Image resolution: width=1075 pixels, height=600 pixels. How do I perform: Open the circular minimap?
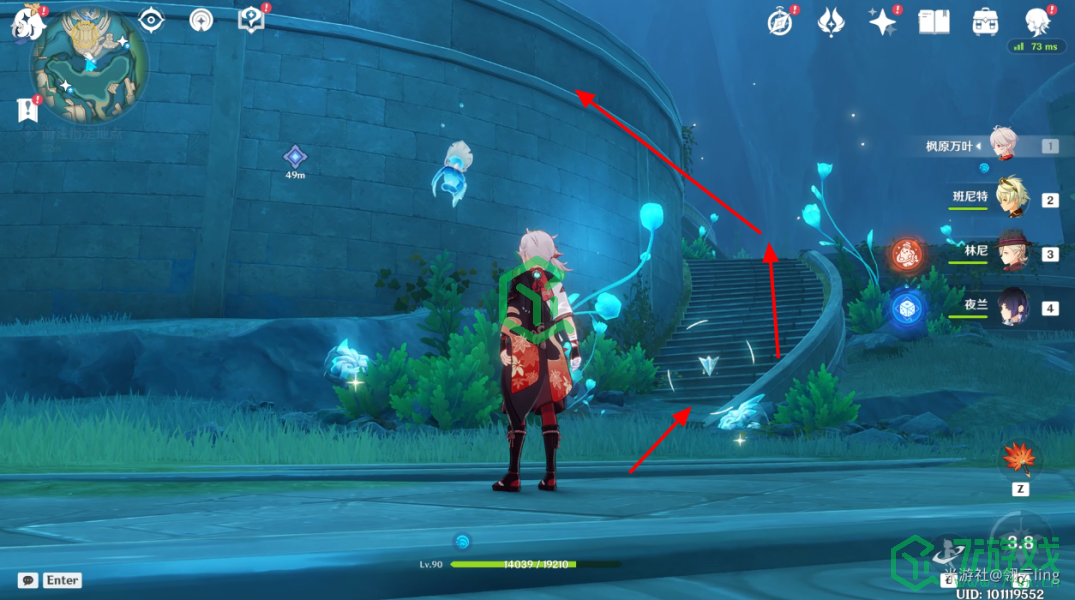click(89, 66)
